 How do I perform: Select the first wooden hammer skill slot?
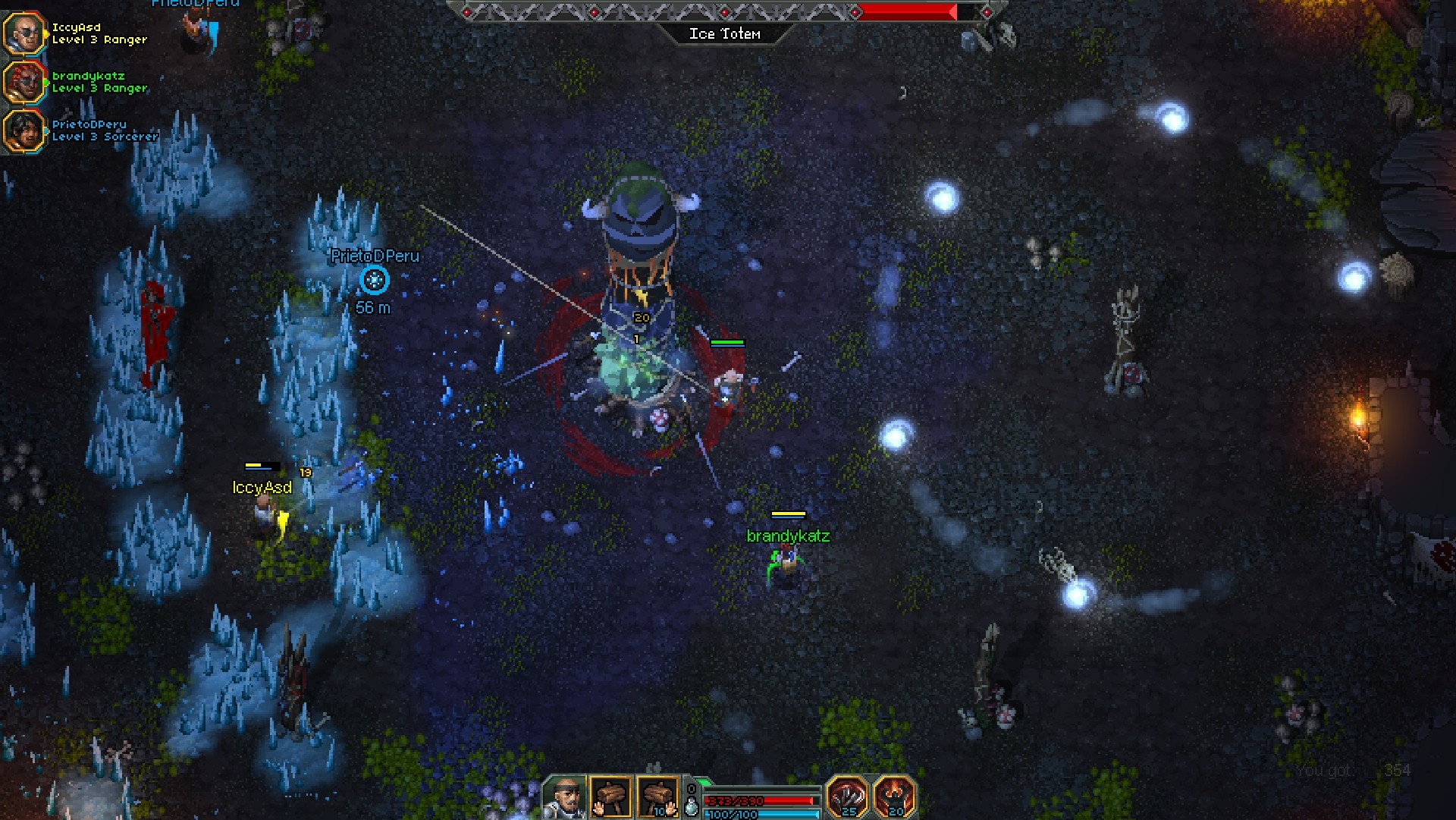[611, 797]
